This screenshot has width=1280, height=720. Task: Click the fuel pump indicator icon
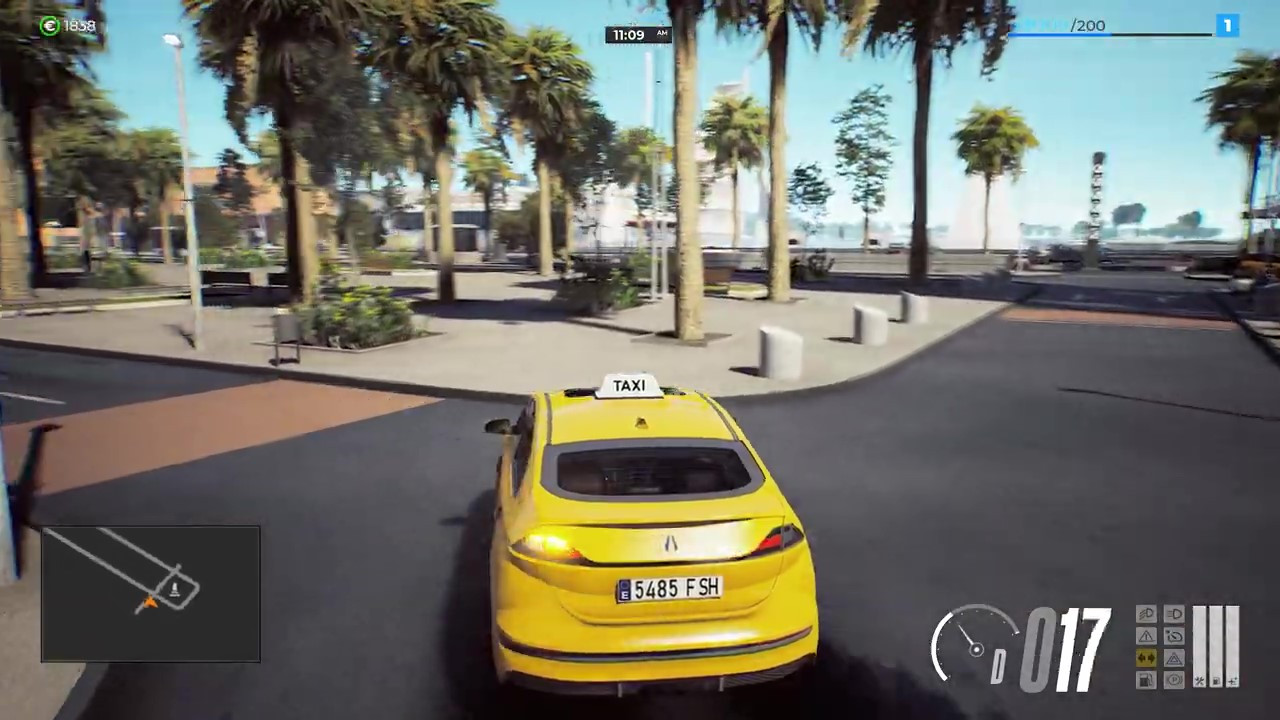point(1146,680)
